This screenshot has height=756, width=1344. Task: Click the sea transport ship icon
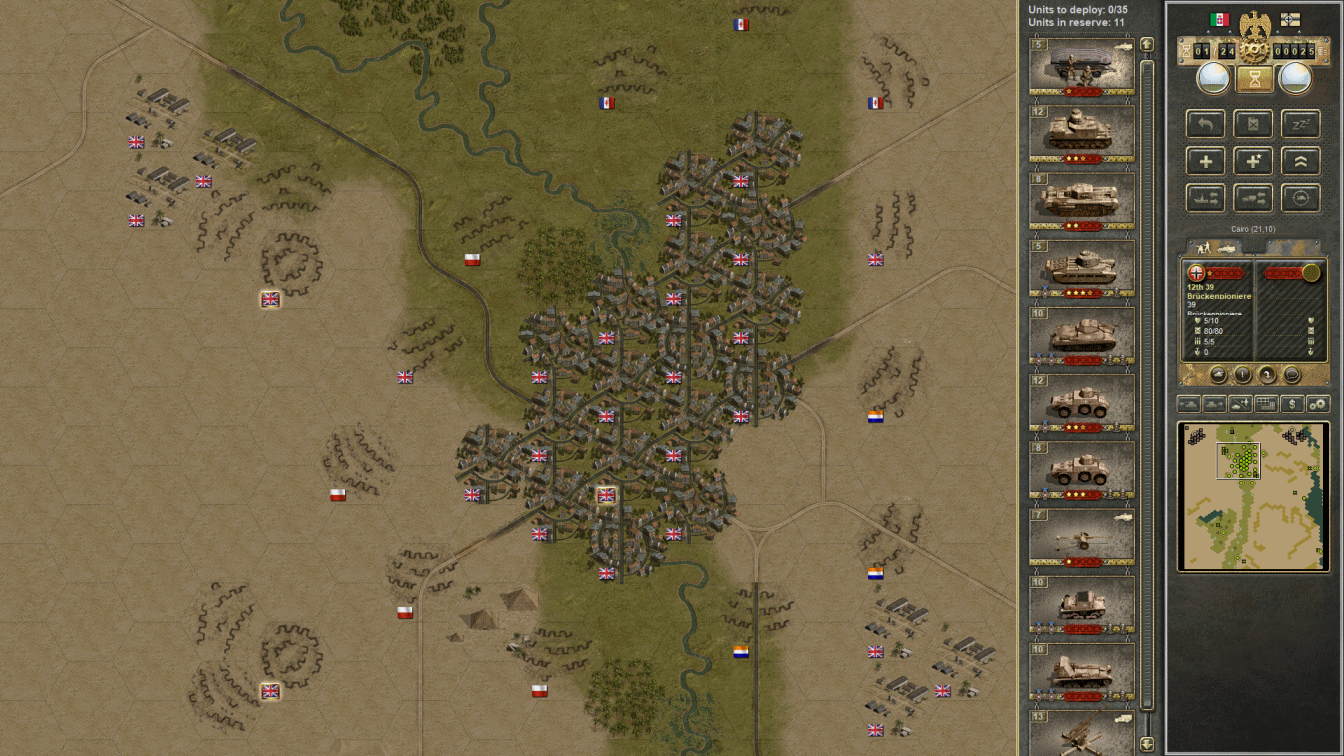click(1205, 197)
